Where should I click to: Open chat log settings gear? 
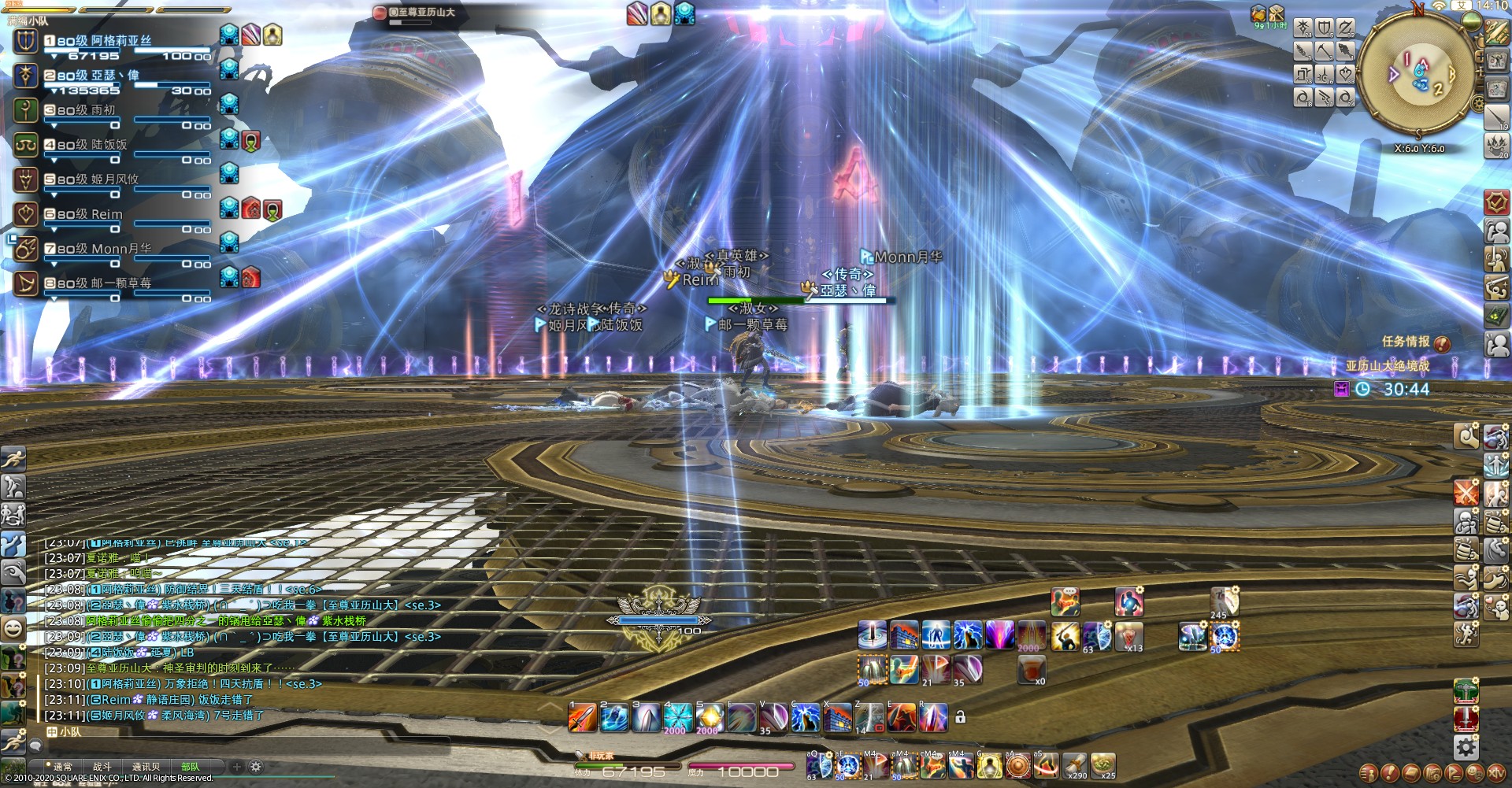(256, 766)
